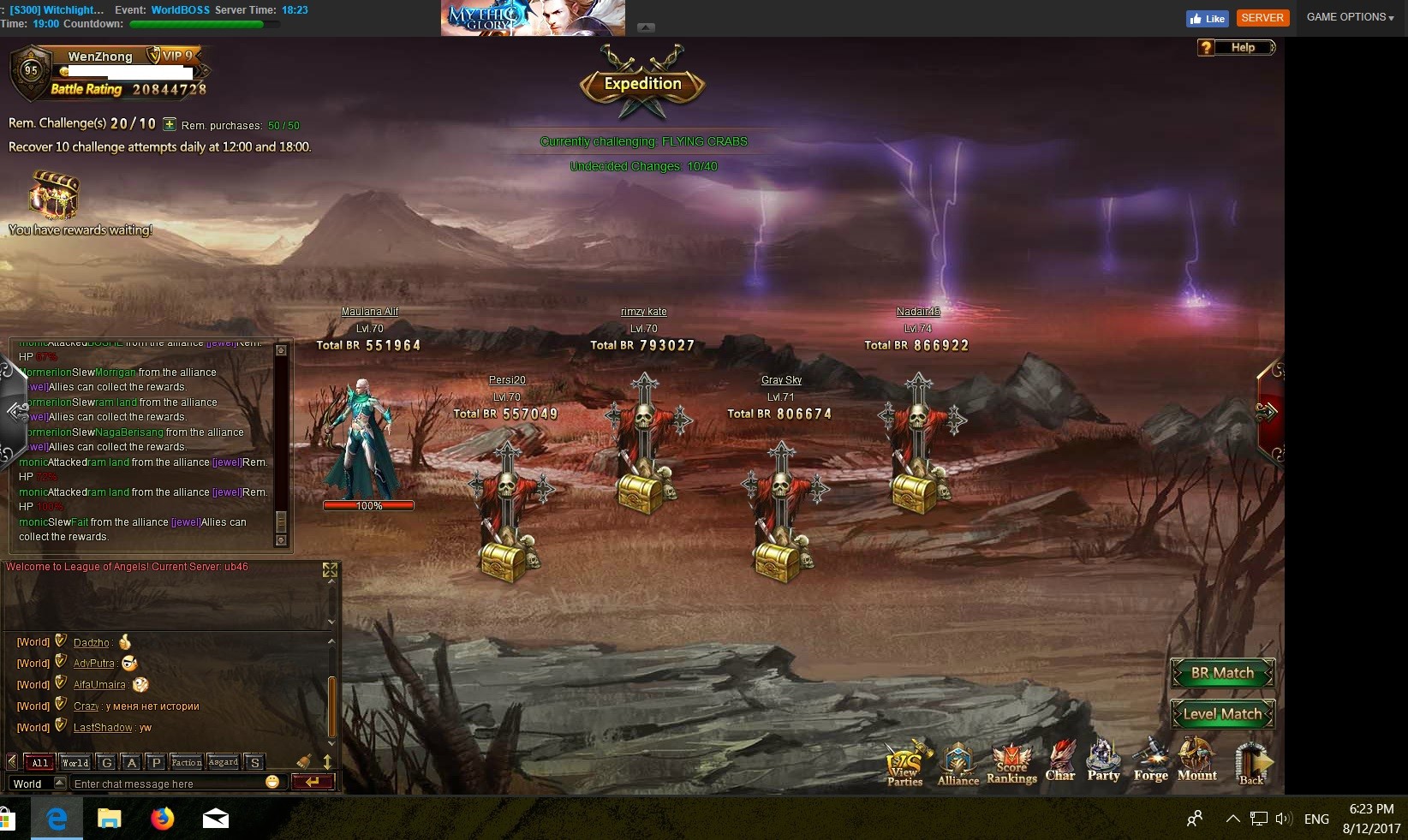
Task: Open the Party menu
Action: pyautogui.click(x=1103, y=761)
